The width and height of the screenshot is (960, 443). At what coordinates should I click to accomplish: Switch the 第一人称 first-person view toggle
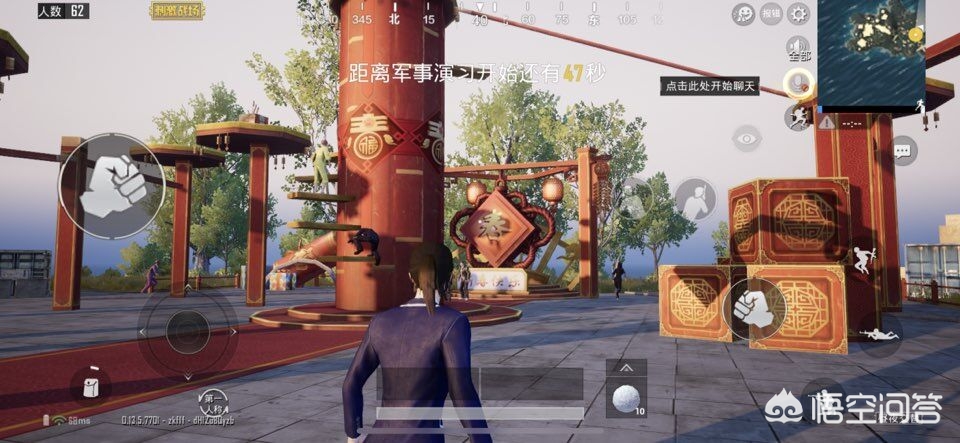click(x=212, y=403)
